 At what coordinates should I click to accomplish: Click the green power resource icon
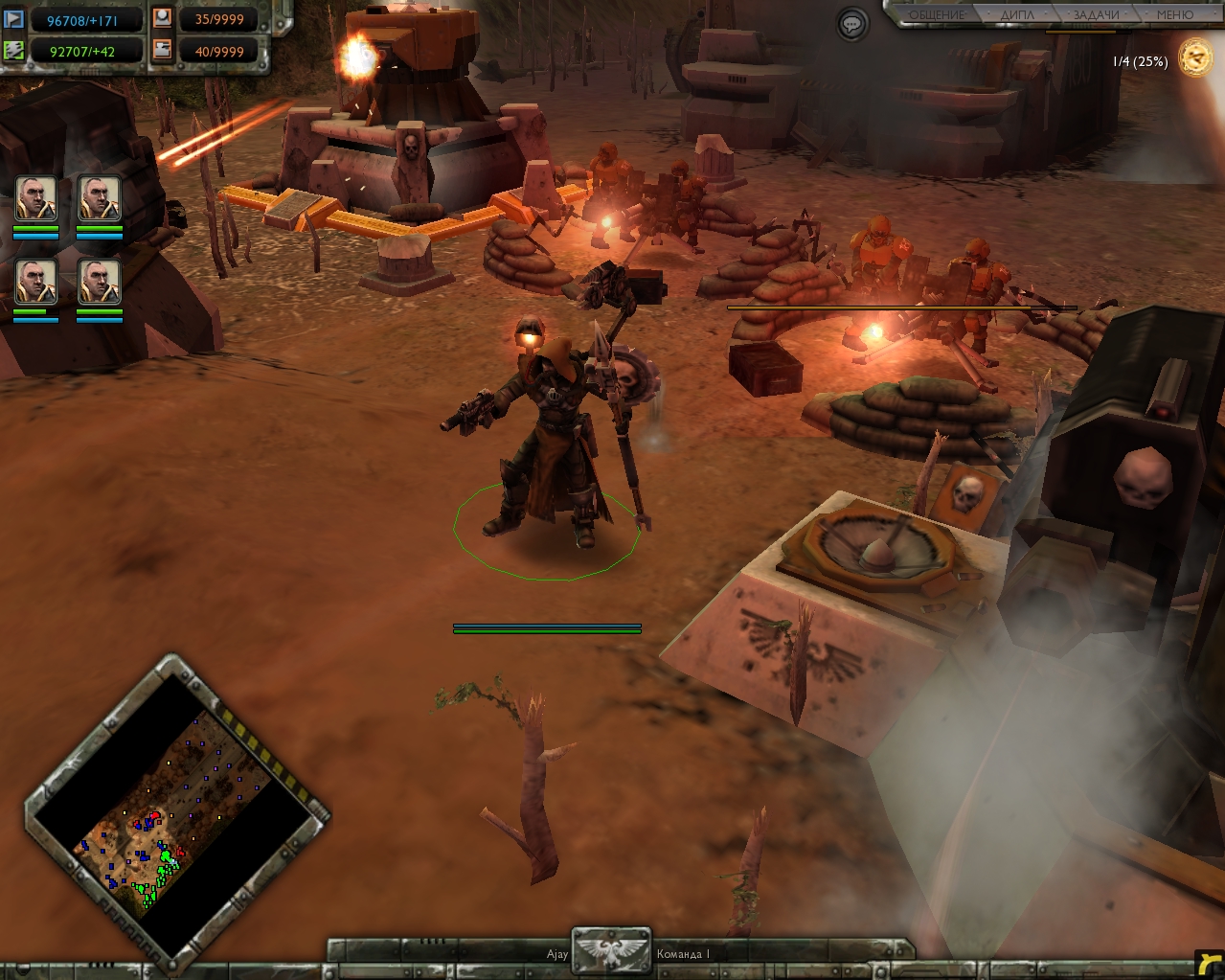[x=14, y=50]
